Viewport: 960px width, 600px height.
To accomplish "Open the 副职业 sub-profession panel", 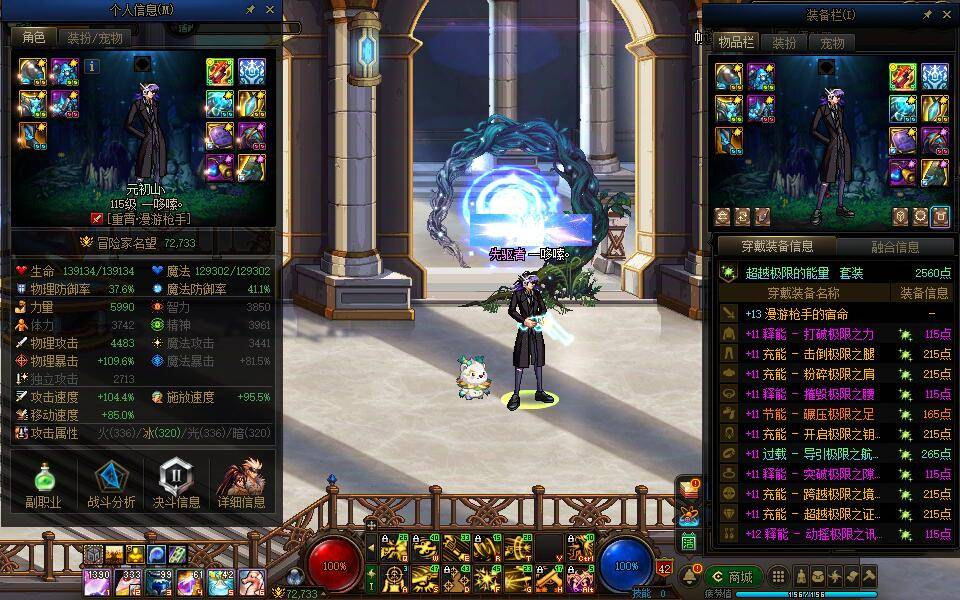I will [x=43, y=485].
